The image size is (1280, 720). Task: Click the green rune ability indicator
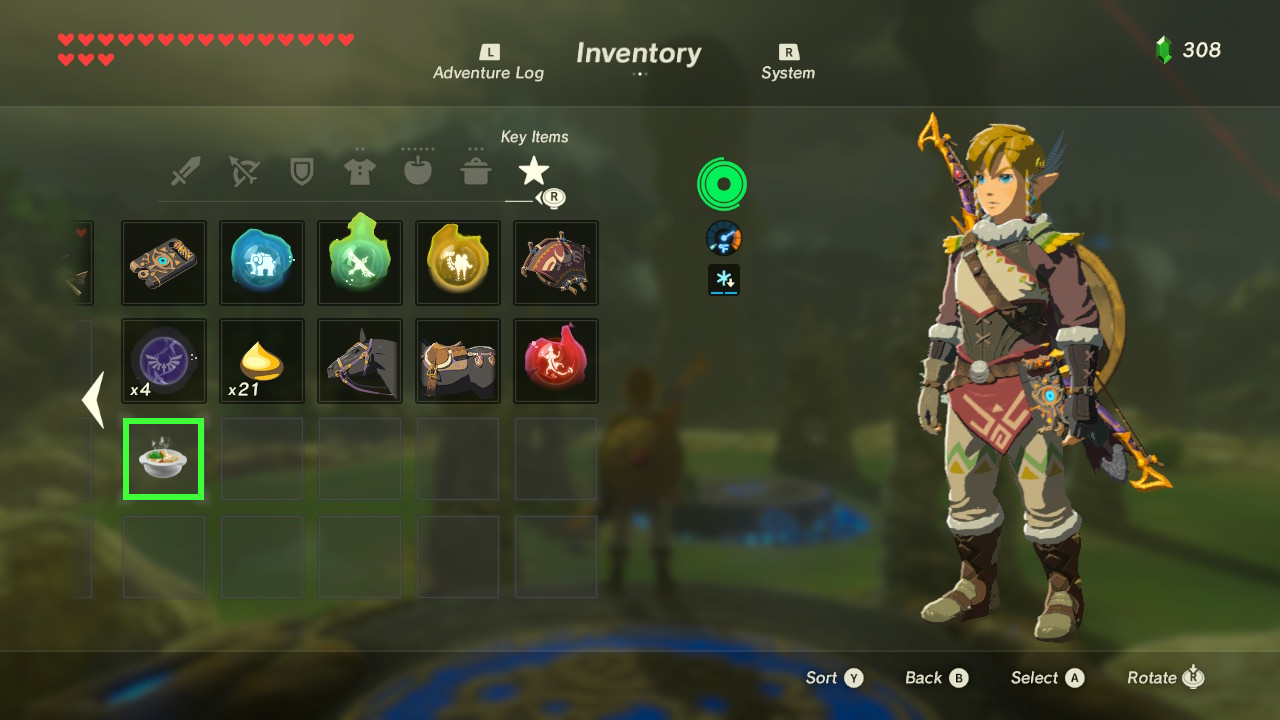(722, 184)
